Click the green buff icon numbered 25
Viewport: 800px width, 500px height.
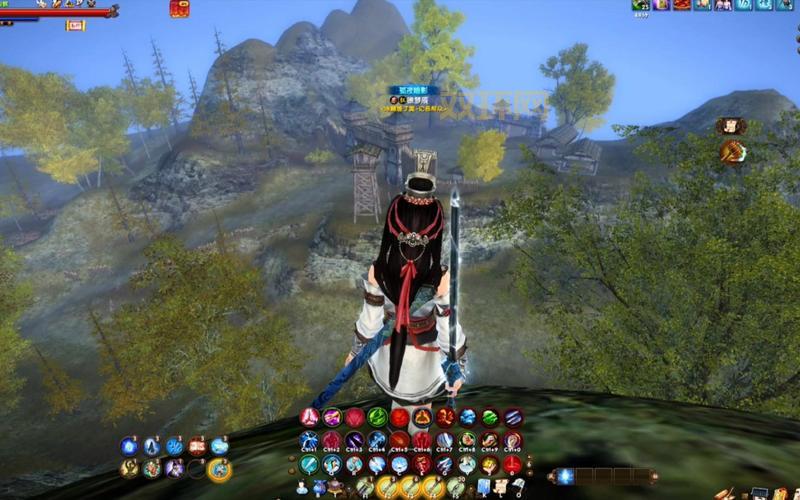click(x=641, y=5)
